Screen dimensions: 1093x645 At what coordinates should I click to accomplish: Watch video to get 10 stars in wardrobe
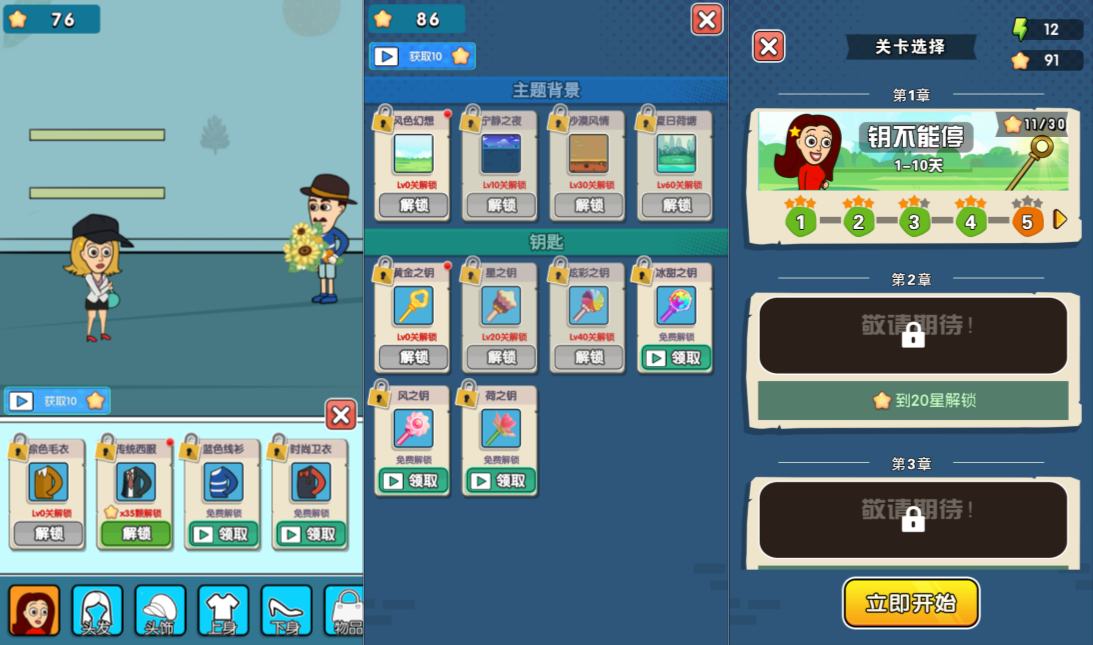[x=57, y=401]
